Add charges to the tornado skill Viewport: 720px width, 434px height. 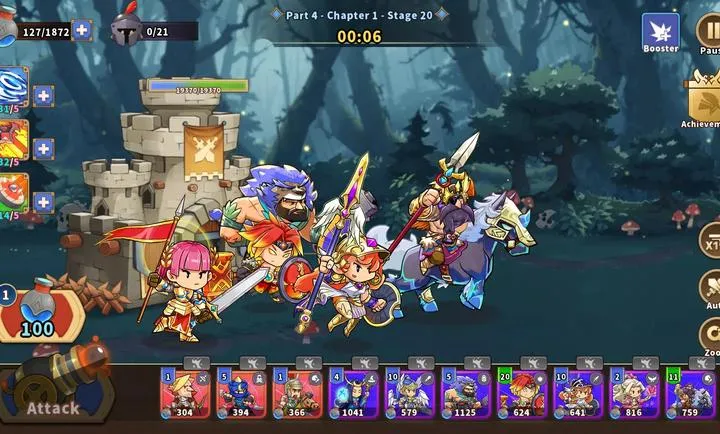tap(44, 96)
